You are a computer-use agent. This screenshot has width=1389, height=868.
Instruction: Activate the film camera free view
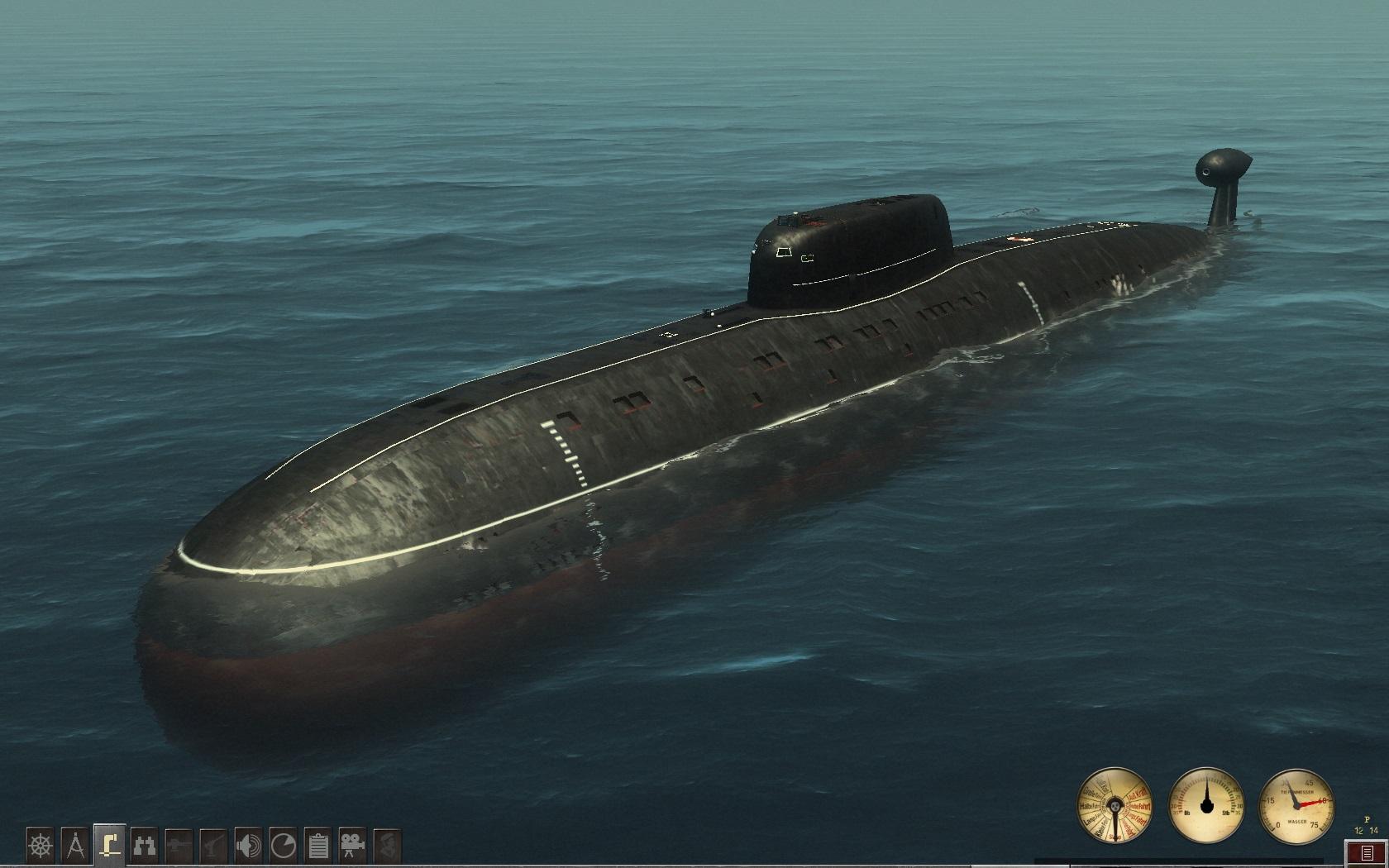coord(353,846)
